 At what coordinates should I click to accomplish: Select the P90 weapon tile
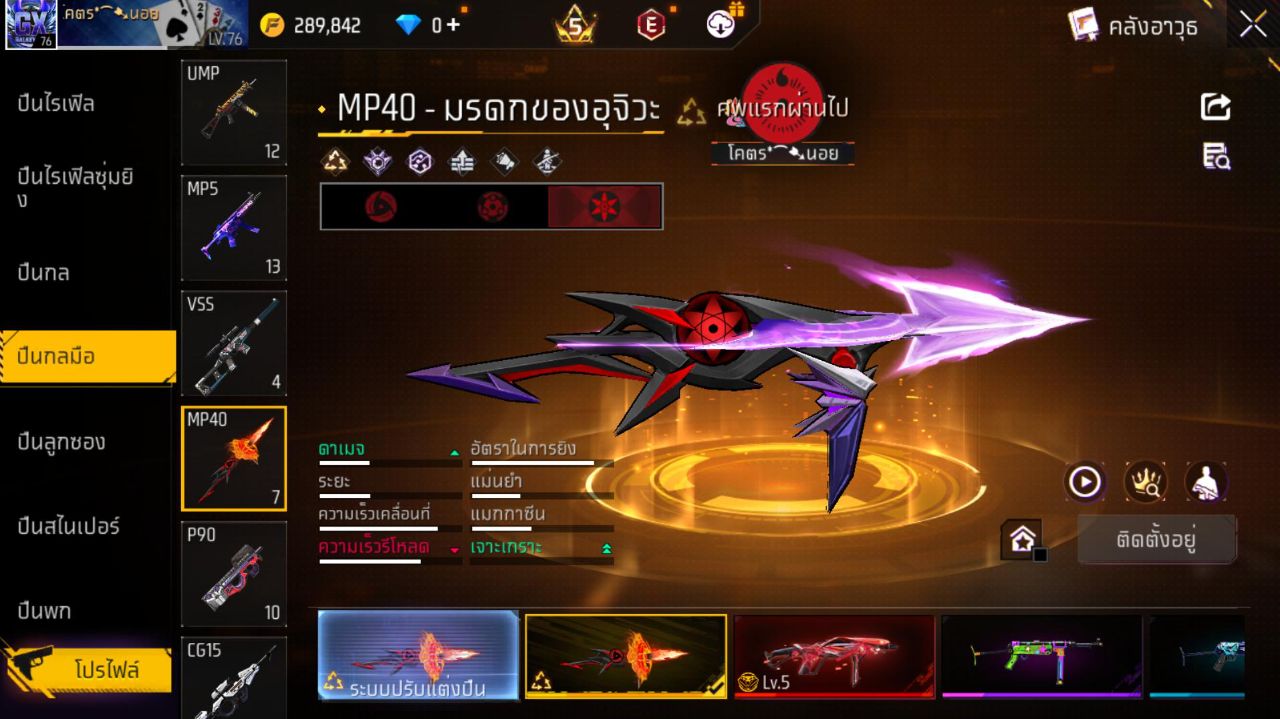(x=234, y=574)
